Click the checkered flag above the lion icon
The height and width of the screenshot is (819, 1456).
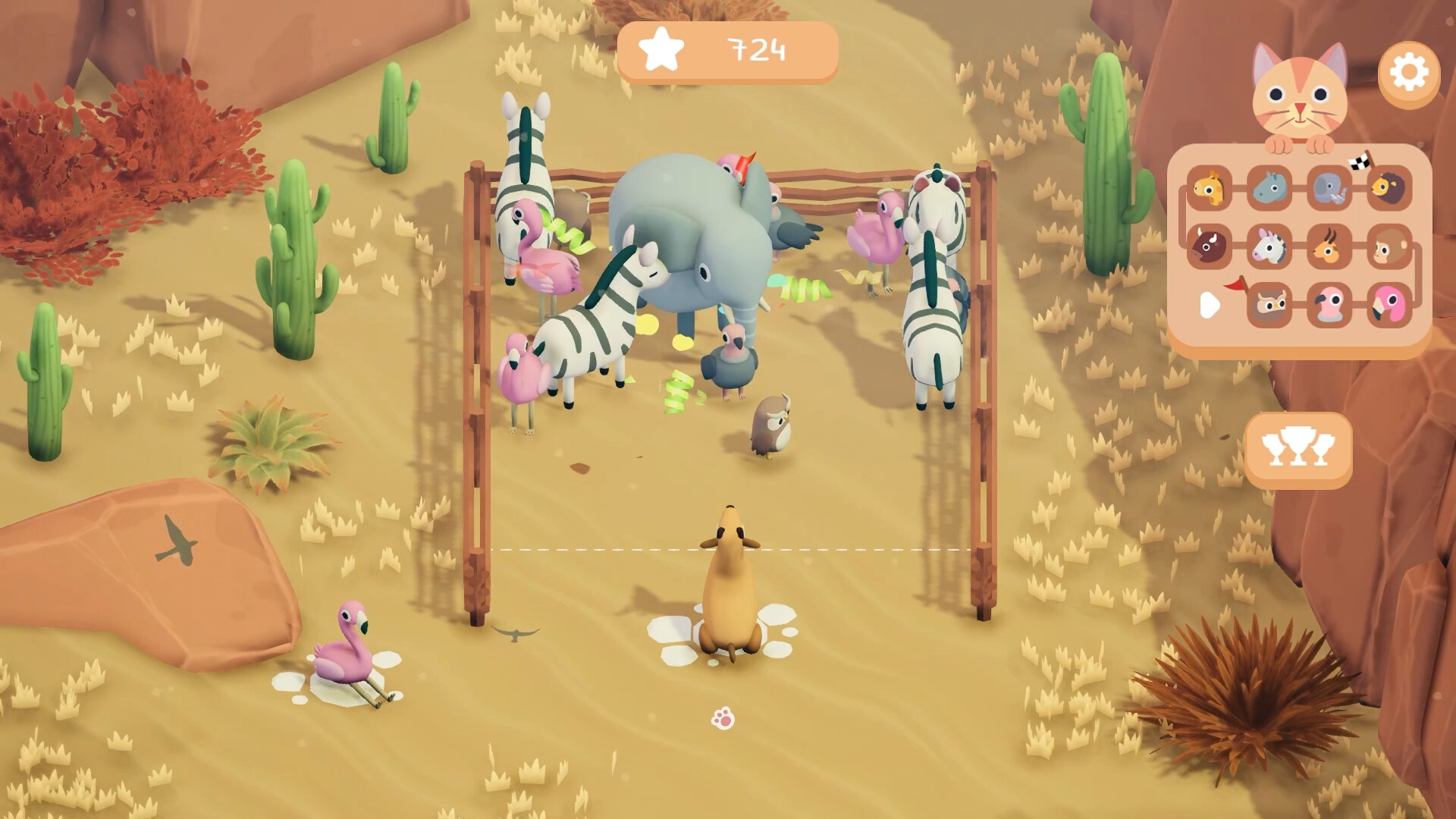(1360, 162)
